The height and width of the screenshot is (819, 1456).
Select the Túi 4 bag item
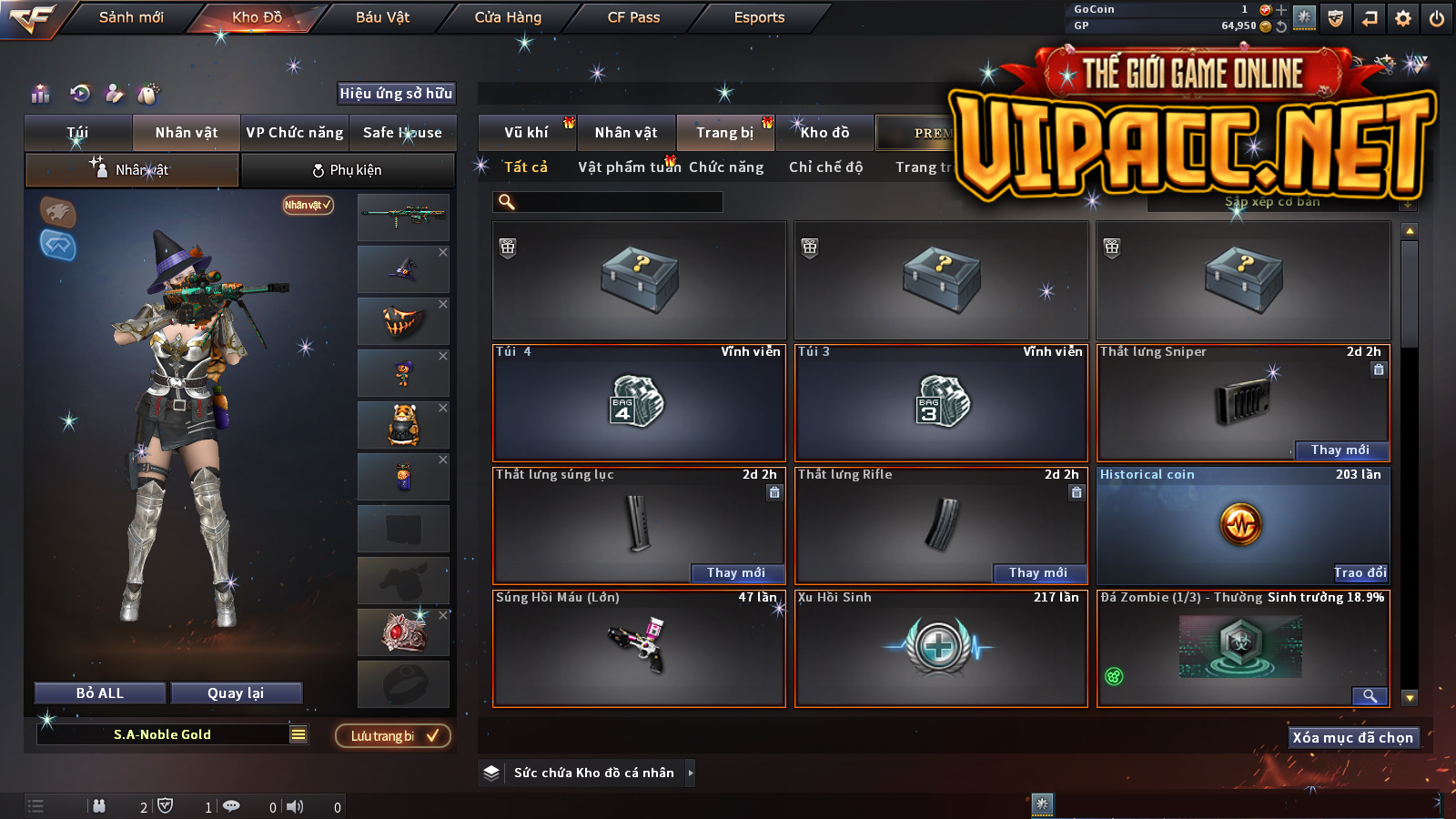(x=639, y=402)
